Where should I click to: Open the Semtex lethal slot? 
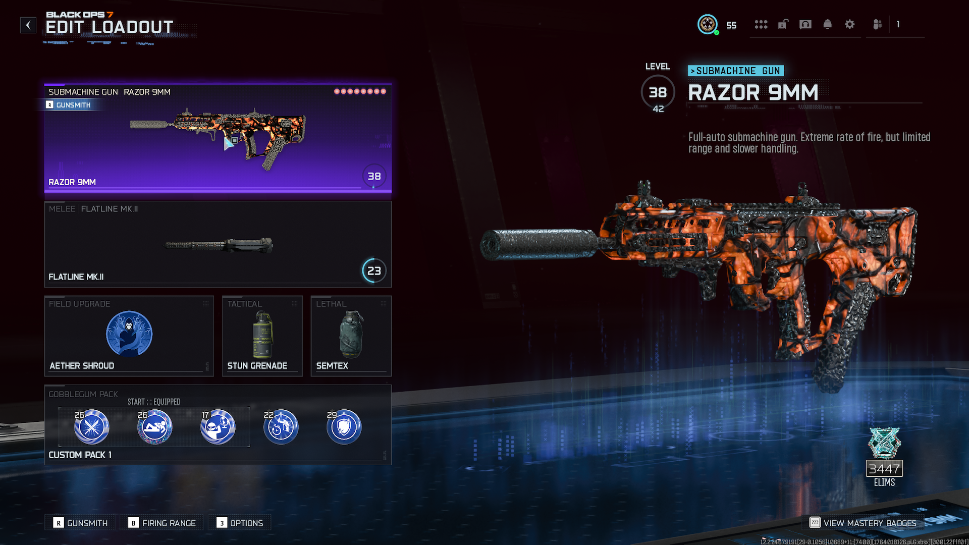(349, 335)
